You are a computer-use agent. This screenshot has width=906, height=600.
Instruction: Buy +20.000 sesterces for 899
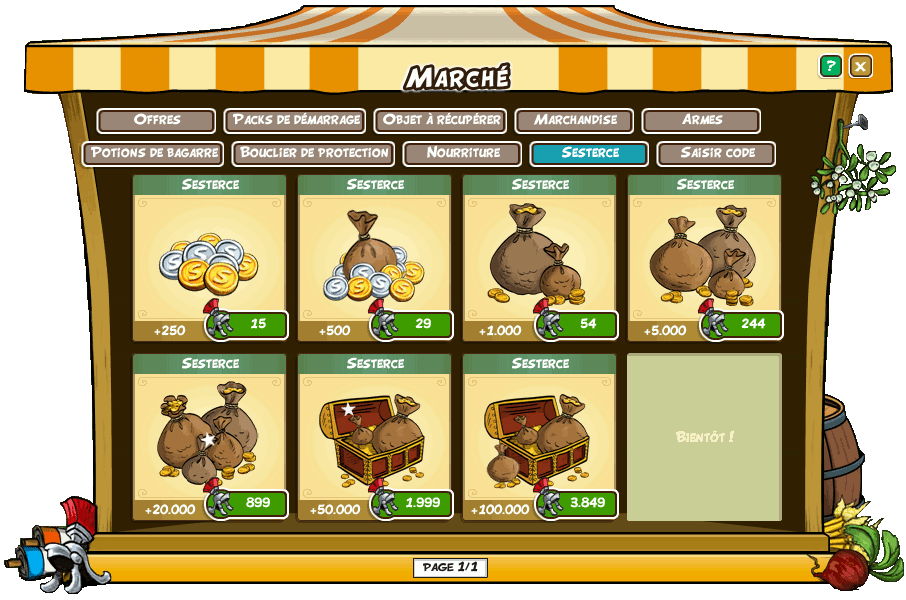(x=248, y=503)
